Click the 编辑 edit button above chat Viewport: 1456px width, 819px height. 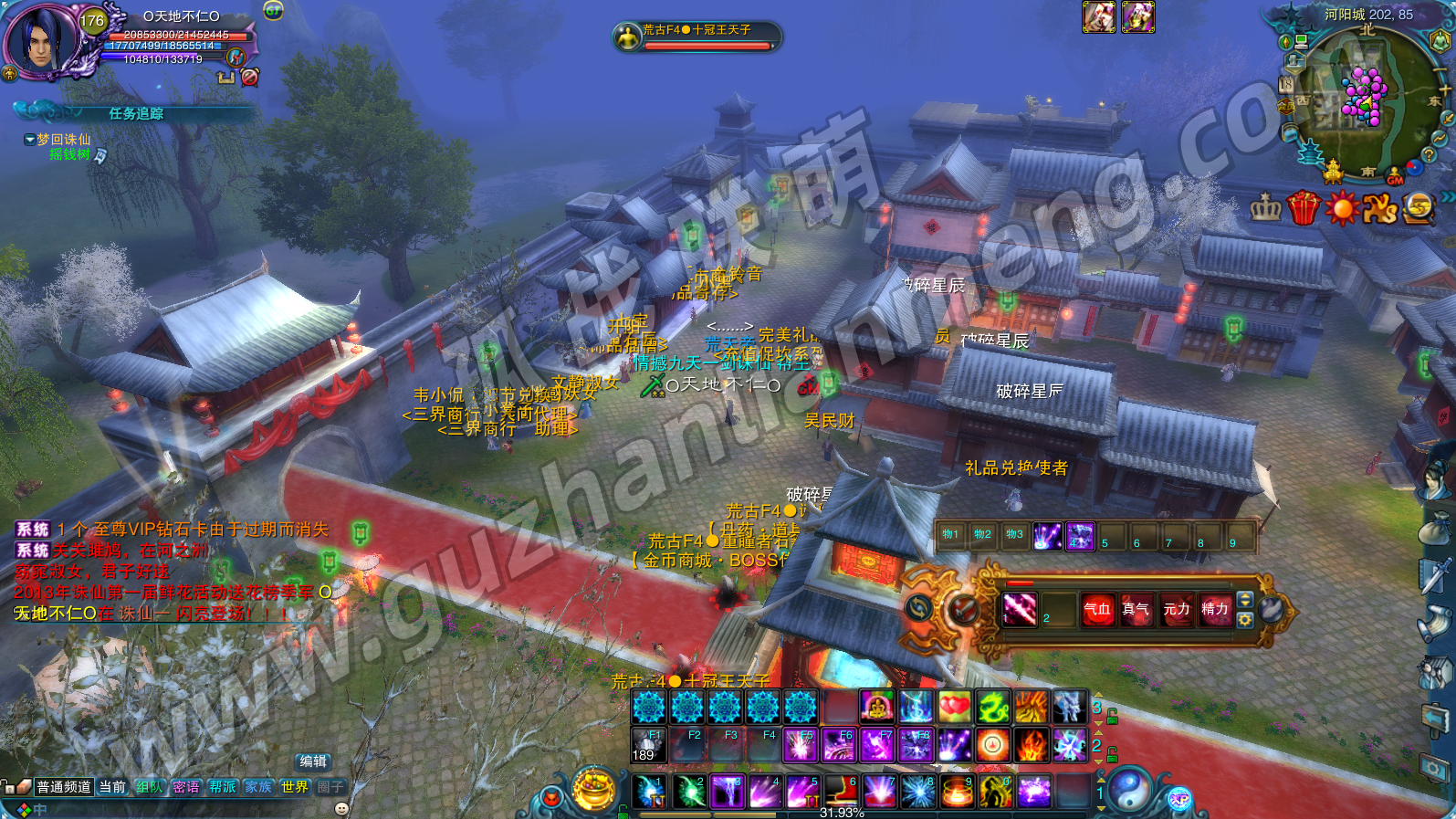click(313, 761)
